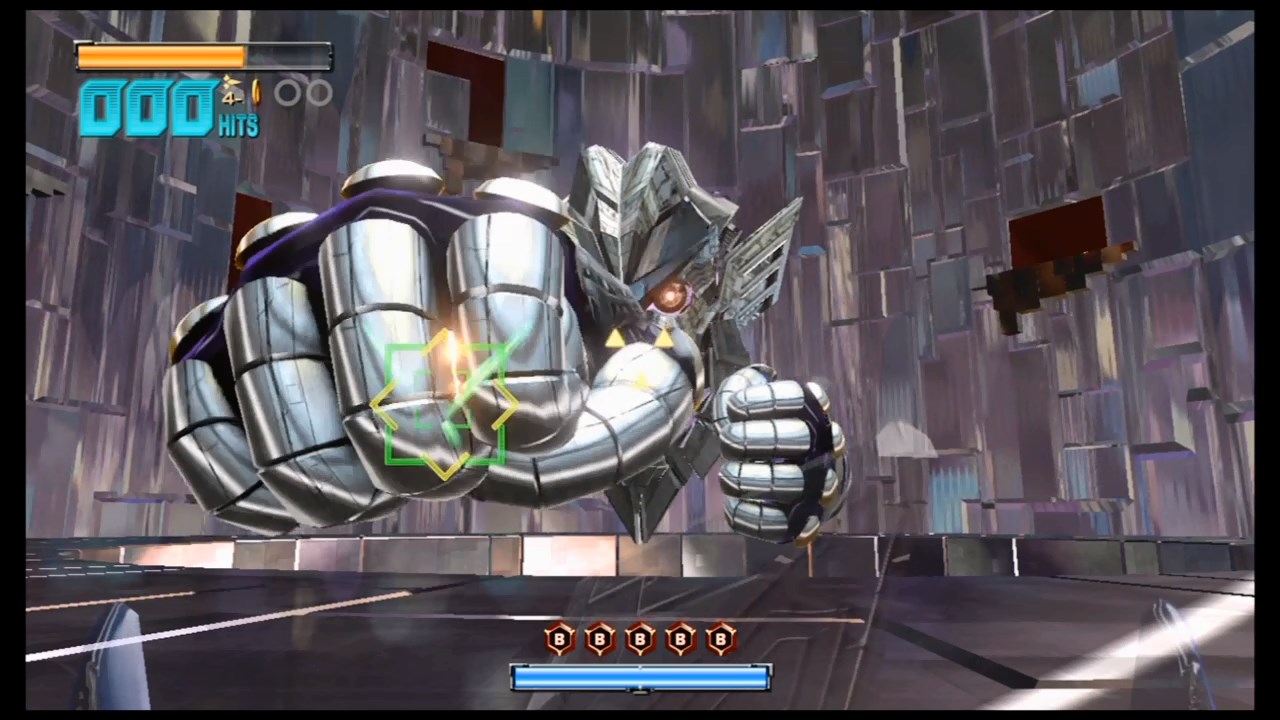Toggle the first grey circle indicator

pos(288,93)
